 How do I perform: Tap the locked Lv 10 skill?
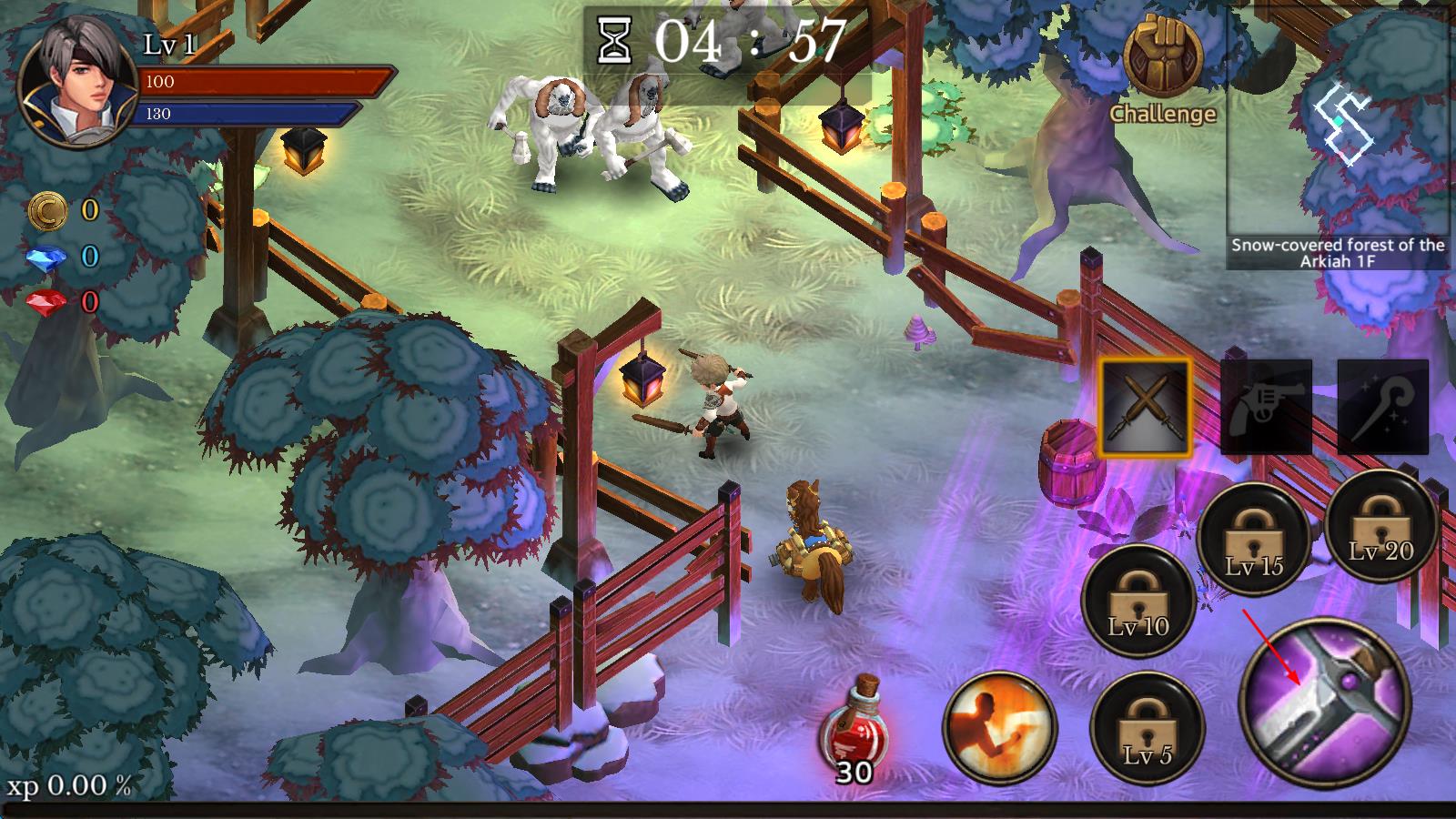pos(1138,600)
